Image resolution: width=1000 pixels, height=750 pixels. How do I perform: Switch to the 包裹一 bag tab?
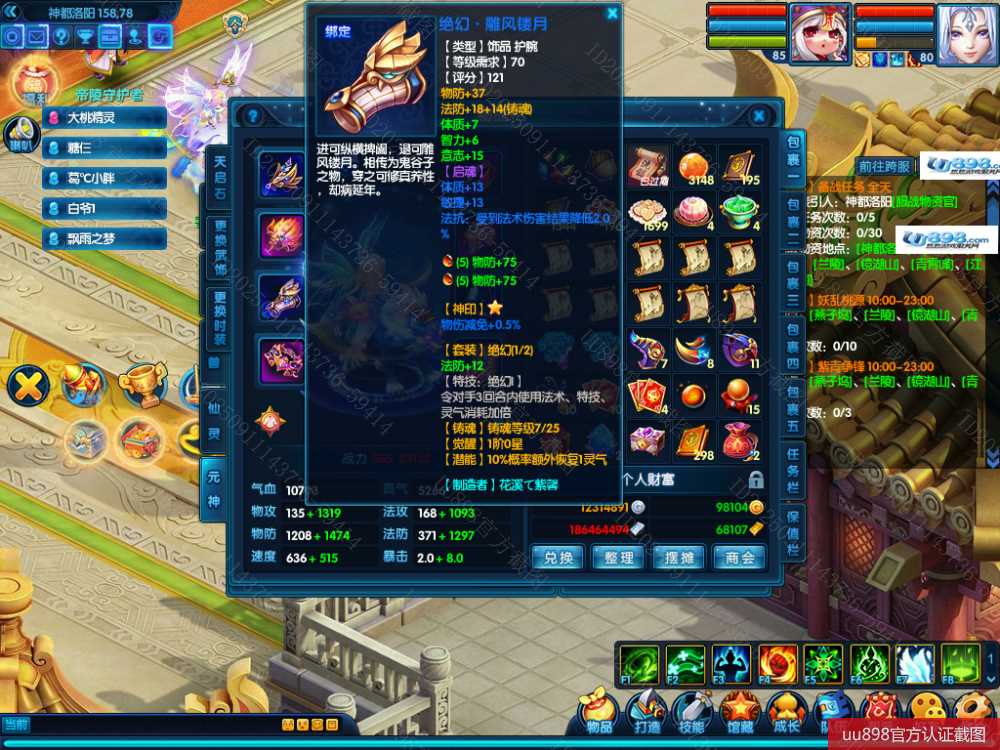(792, 158)
